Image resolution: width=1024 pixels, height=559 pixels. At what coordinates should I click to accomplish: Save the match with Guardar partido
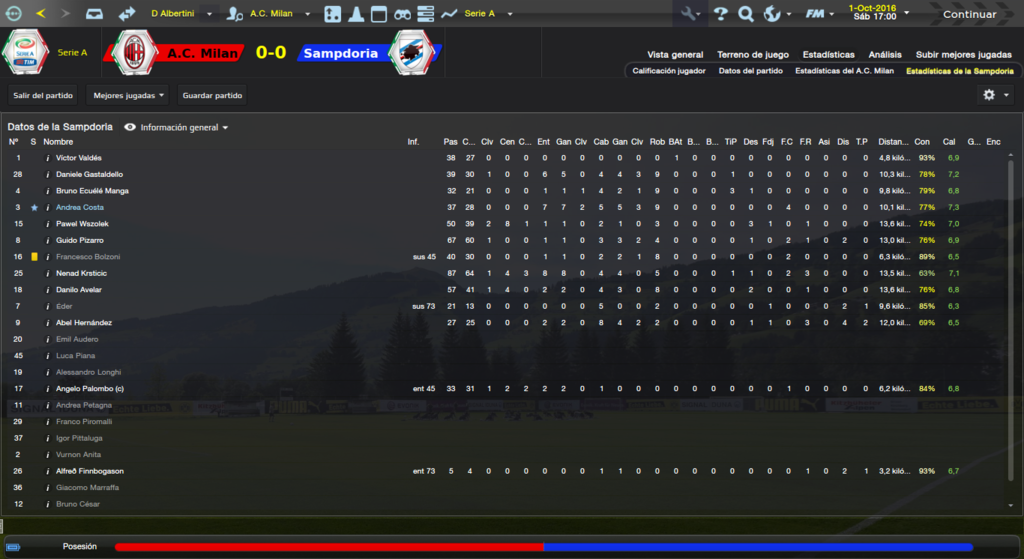pos(212,95)
